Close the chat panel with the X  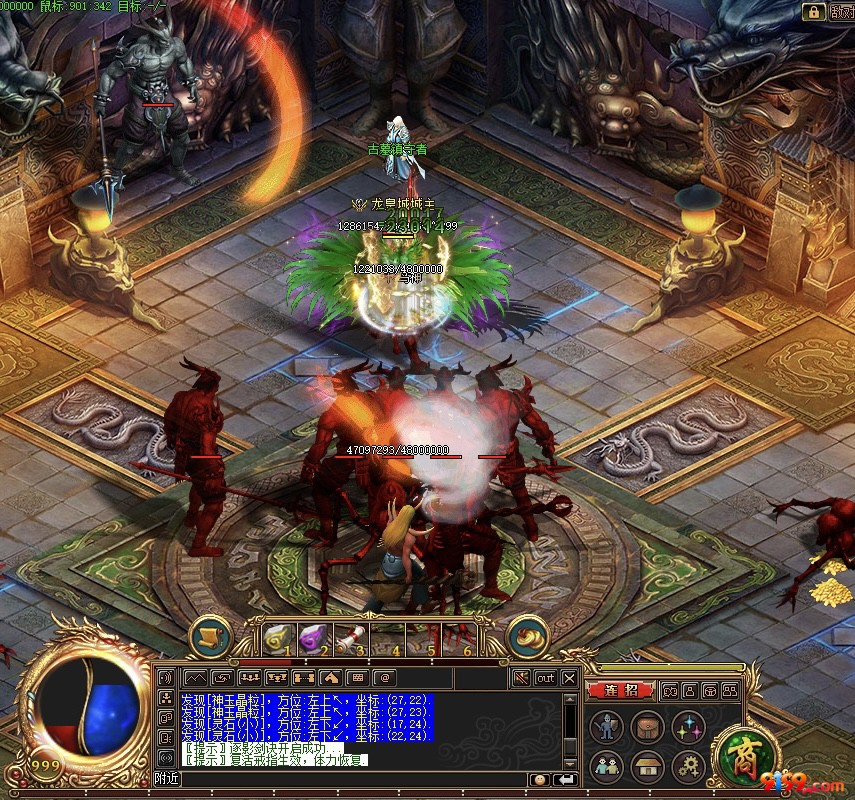pyautogui.click(x=569, y=678)
